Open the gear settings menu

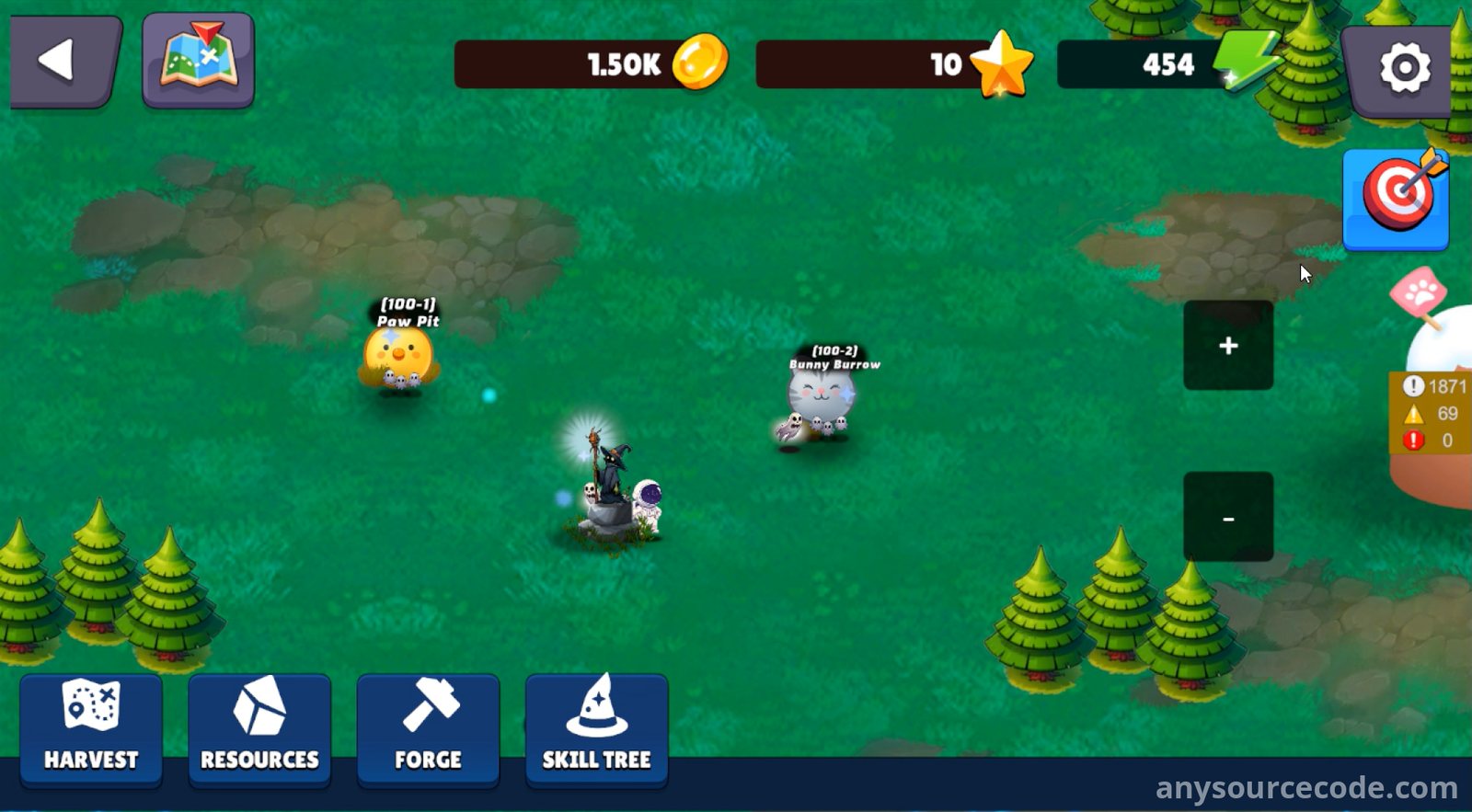point(1402,67)
